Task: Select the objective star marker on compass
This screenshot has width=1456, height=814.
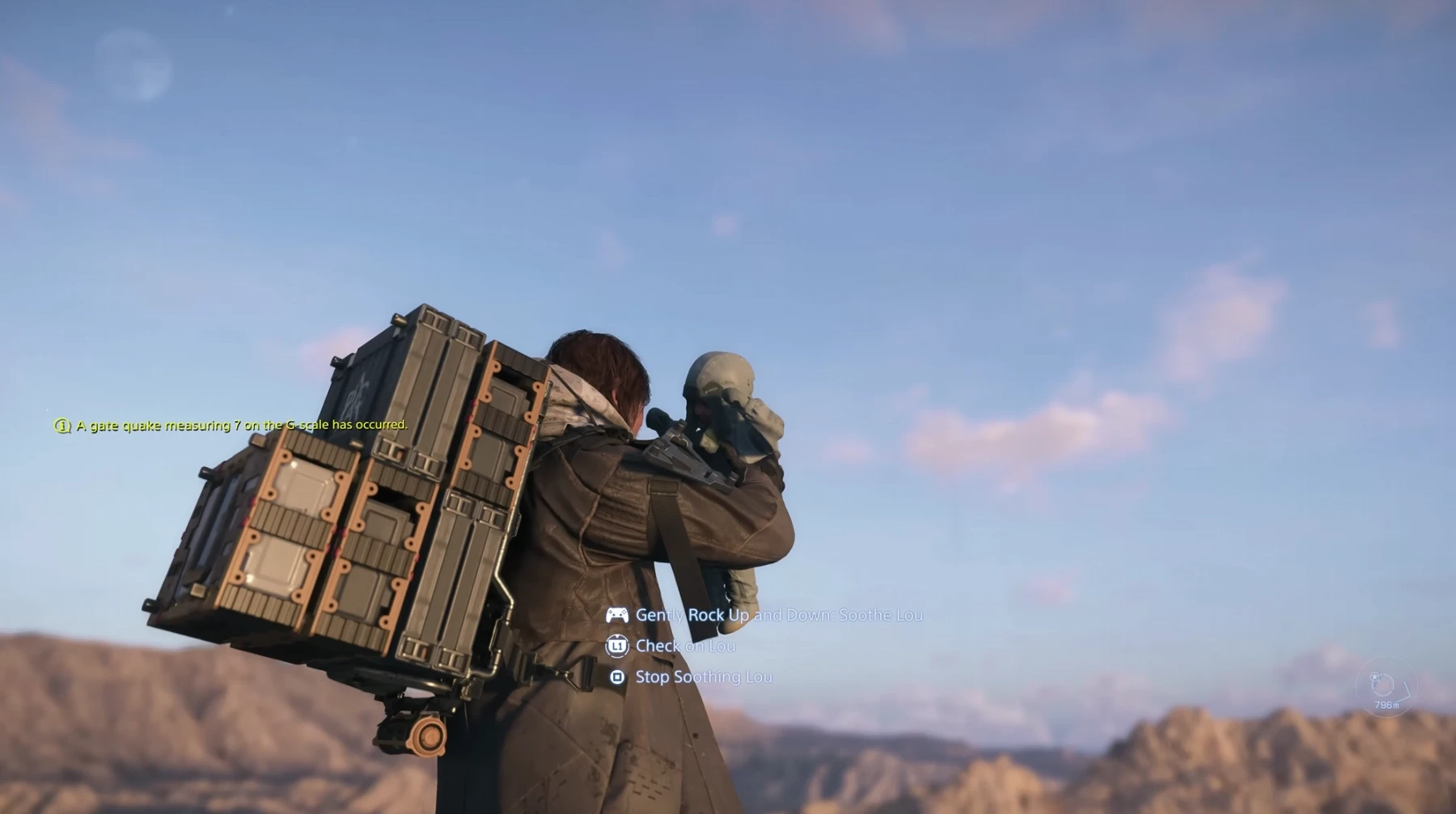Action: (1374, 676)
